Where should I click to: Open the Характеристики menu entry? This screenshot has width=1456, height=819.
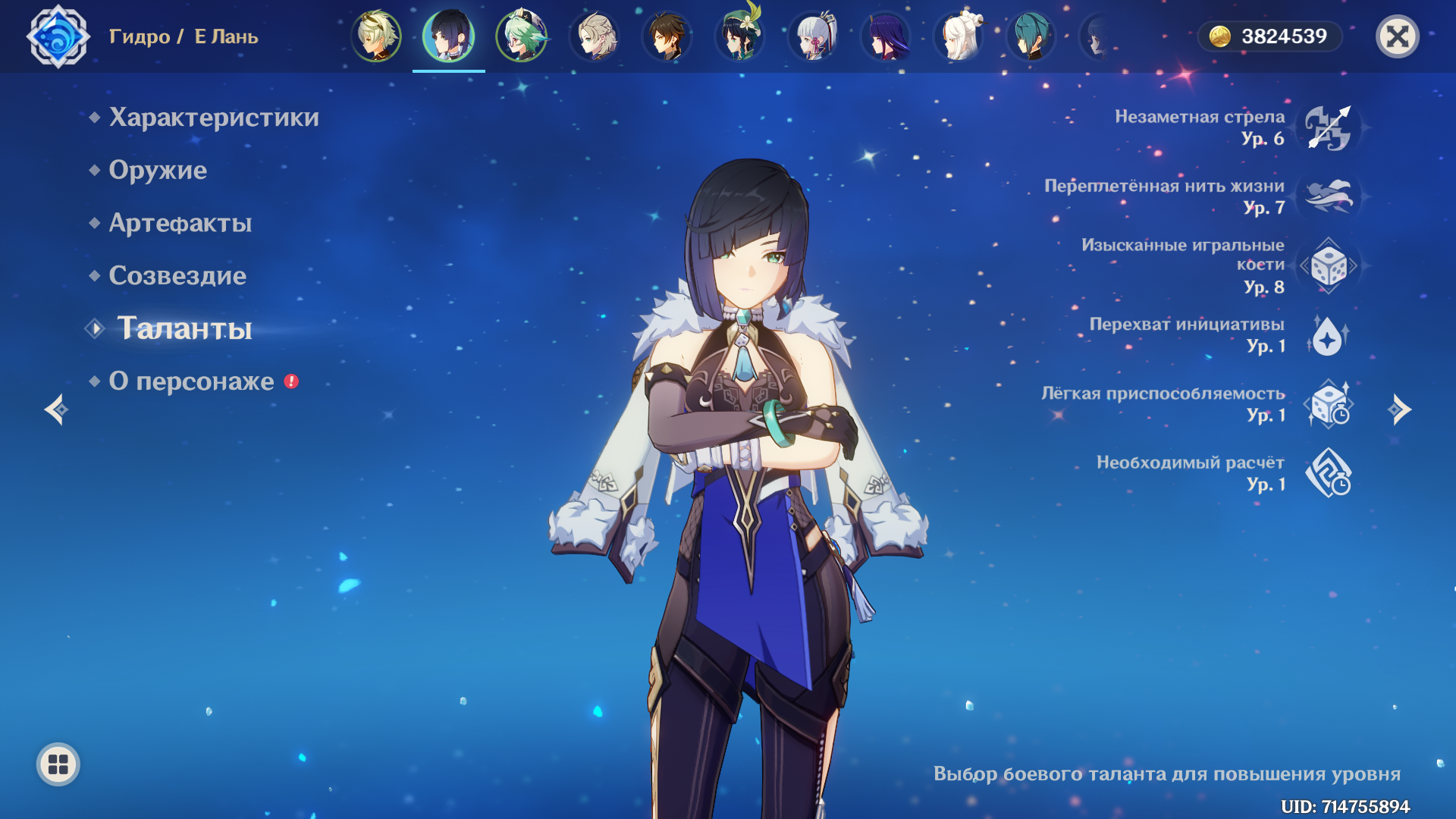213,118
